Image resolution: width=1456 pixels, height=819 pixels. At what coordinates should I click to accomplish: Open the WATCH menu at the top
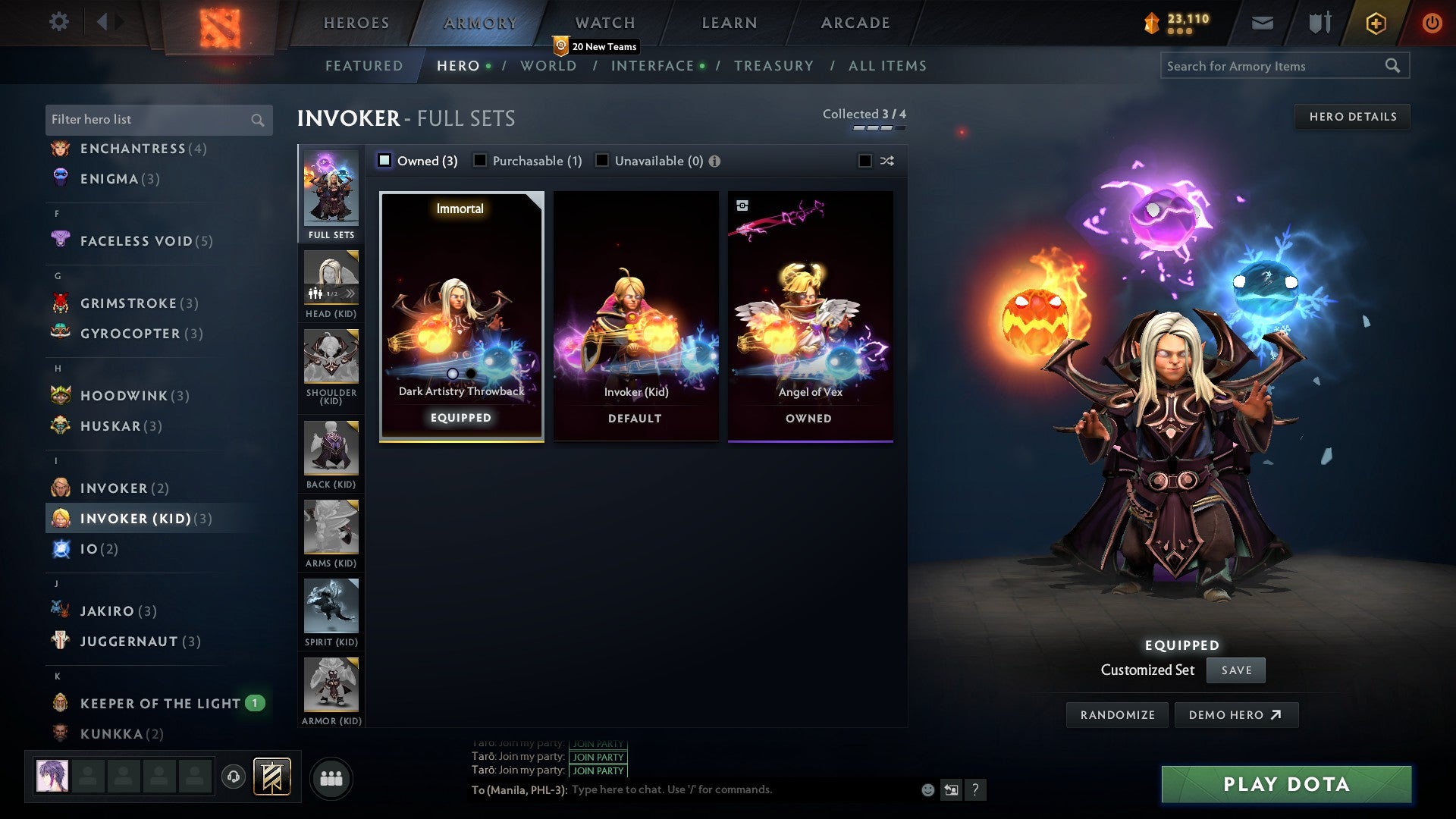604,22
